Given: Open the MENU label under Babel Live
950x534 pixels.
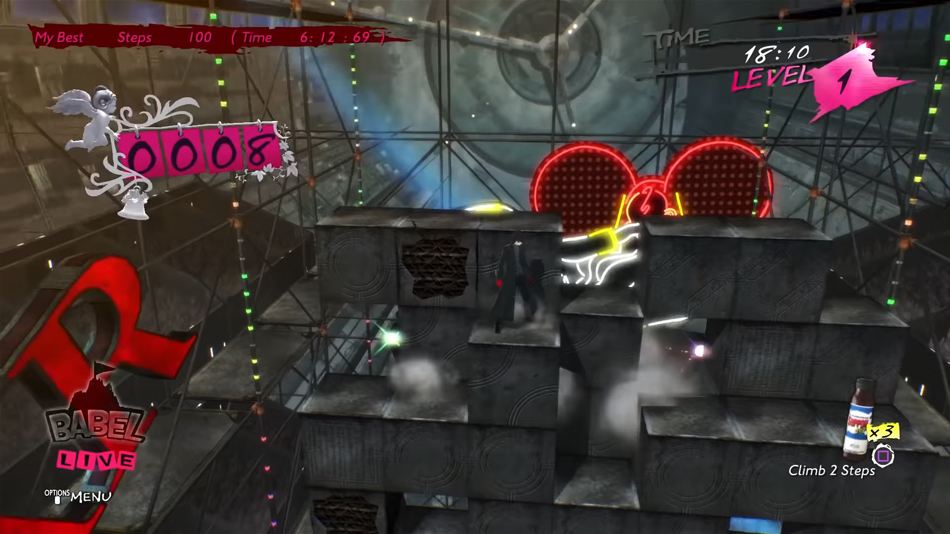Looking at the screenshot, I should [89, 496].
